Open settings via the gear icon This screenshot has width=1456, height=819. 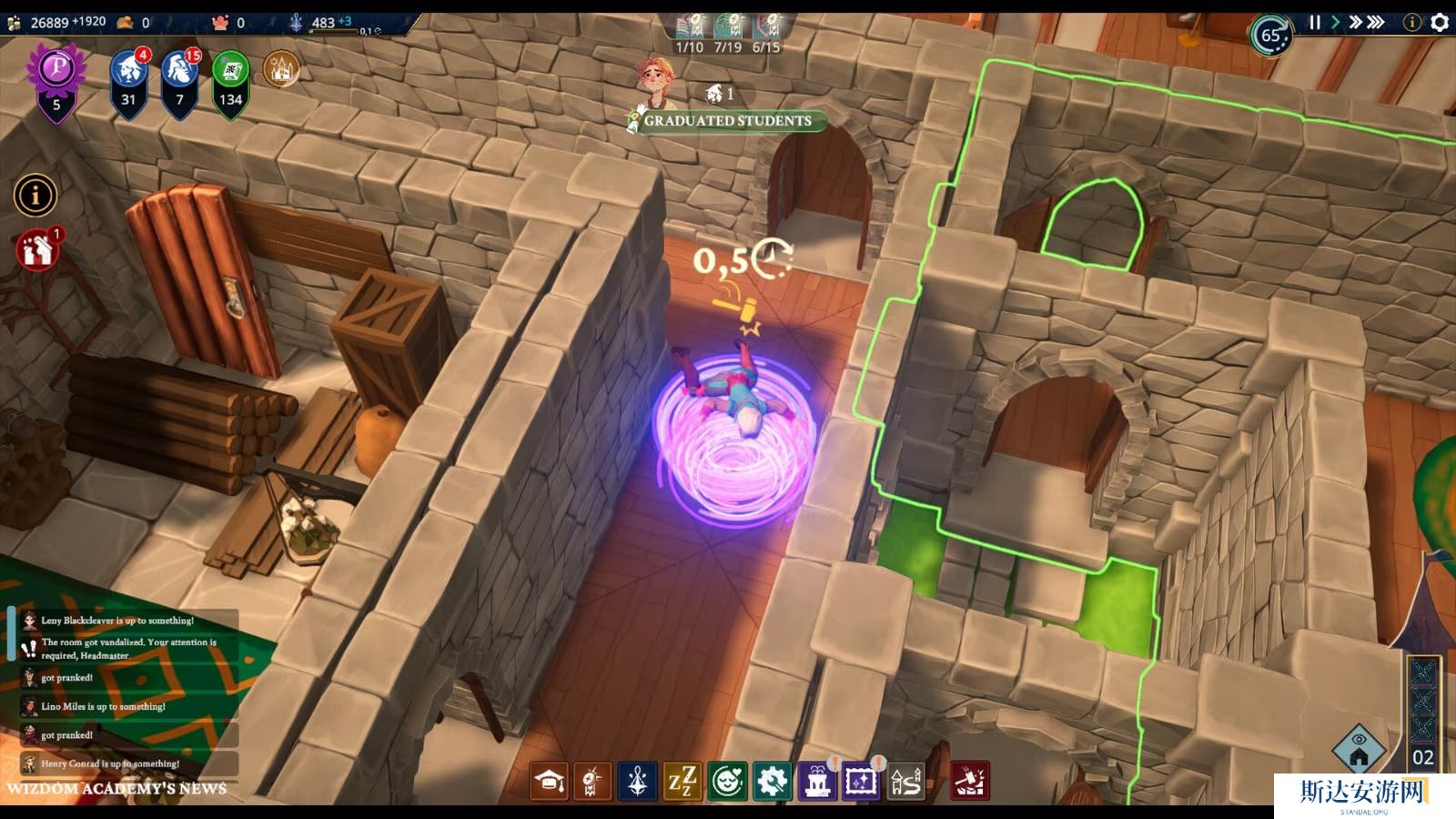[x=1440, y=23]
